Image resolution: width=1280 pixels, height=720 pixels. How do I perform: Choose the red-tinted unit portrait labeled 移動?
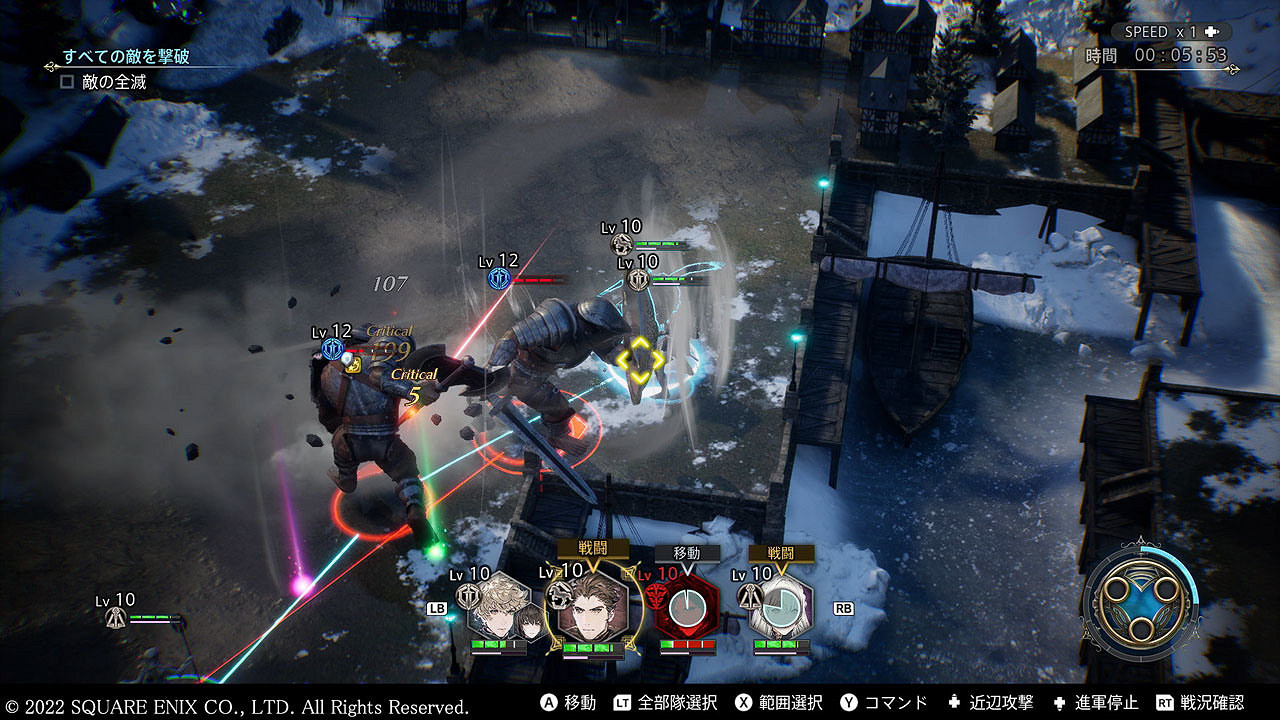[x=687, y=608]
